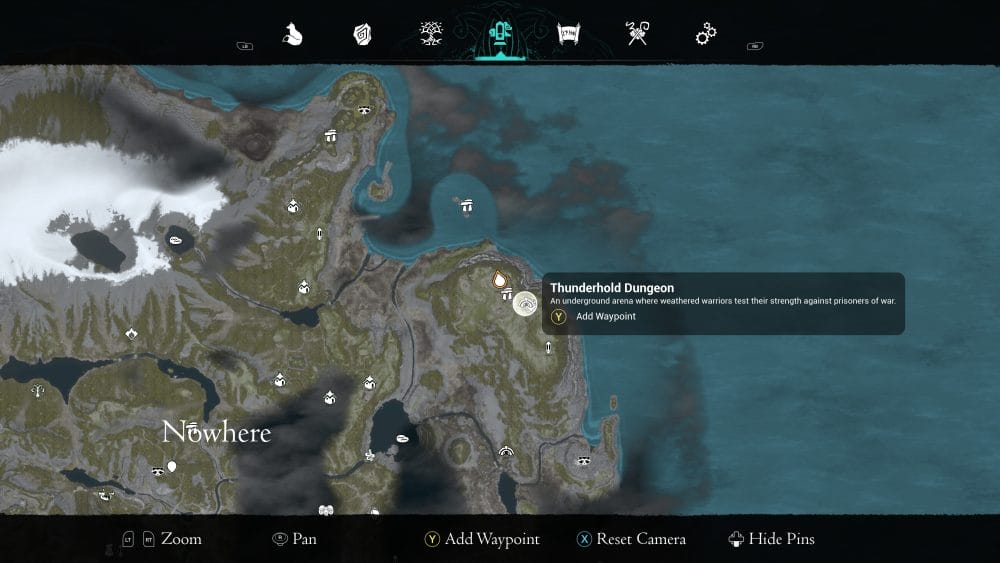The height and width of the screenshot is (563, 1000).
Task: Switch to the scroll journal tab
Action: (569, 35)
